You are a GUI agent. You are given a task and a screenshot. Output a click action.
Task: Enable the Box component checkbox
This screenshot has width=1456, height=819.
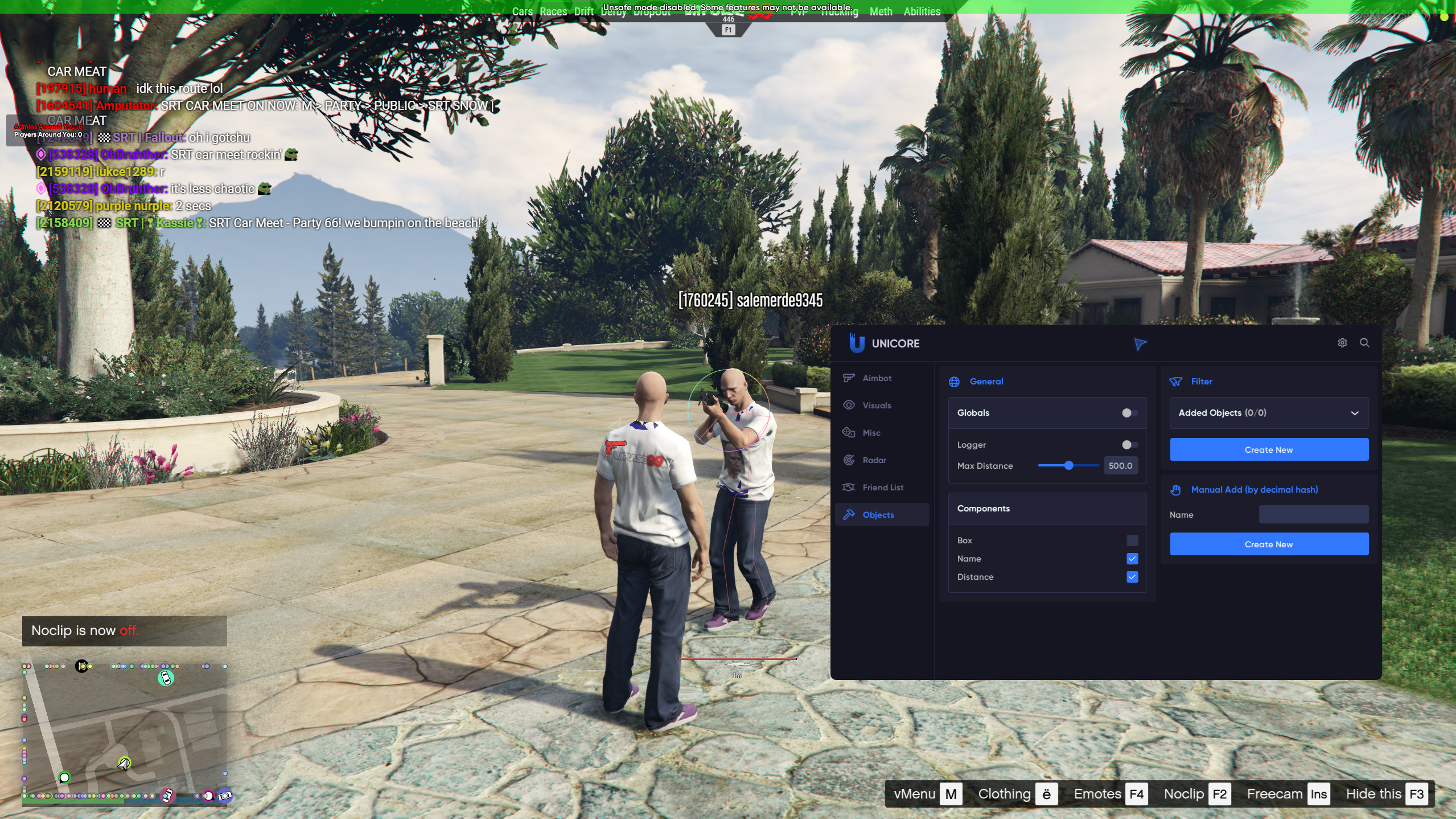1132,540
